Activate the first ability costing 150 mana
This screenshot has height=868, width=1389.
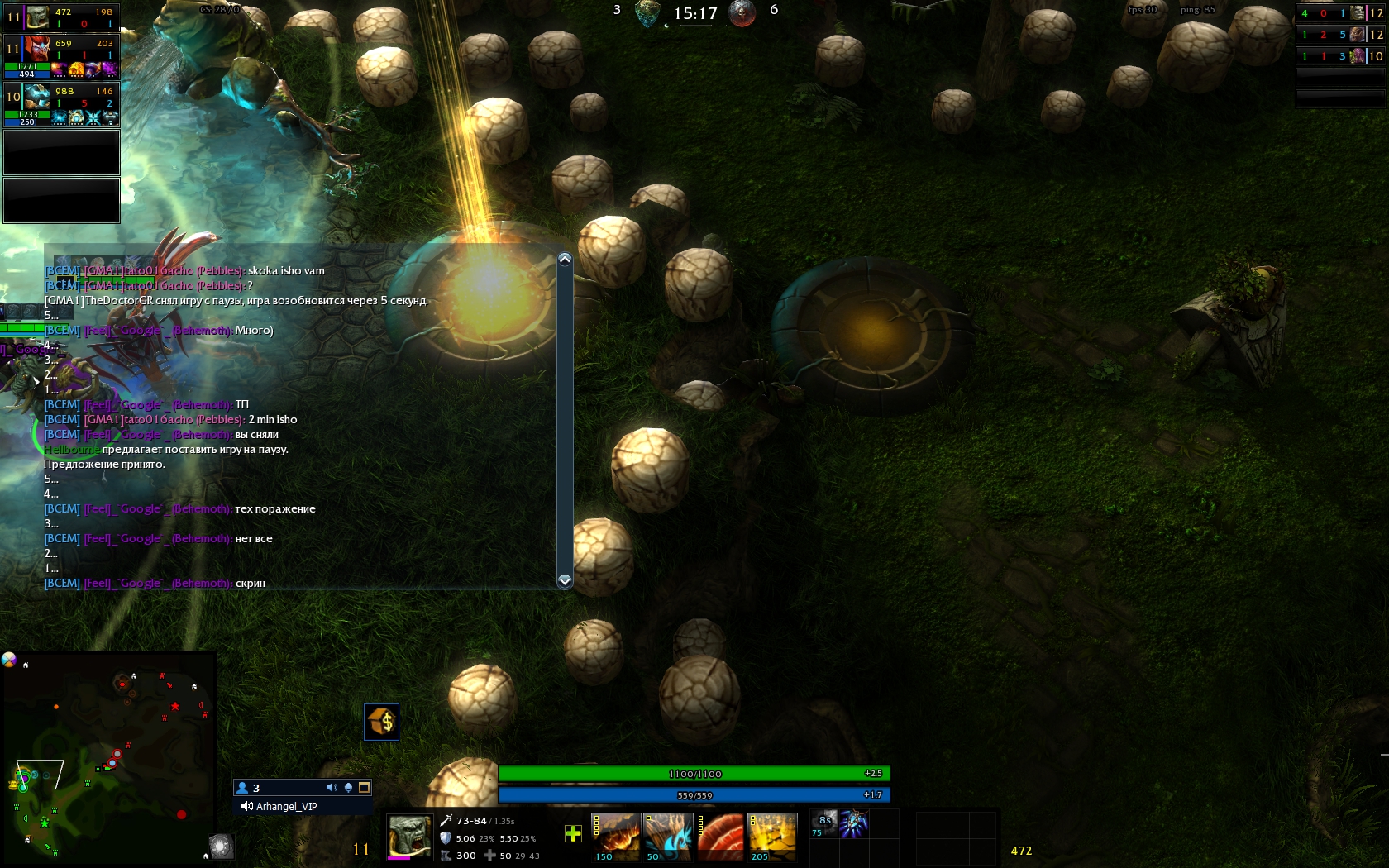tap(616, 835)
